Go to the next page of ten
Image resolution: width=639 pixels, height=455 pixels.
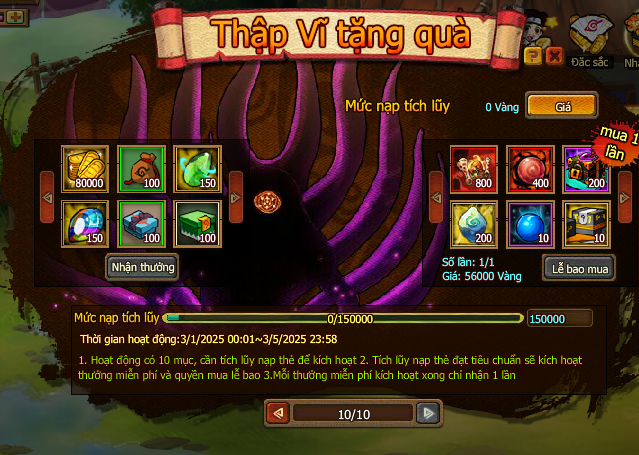point(428,413)
